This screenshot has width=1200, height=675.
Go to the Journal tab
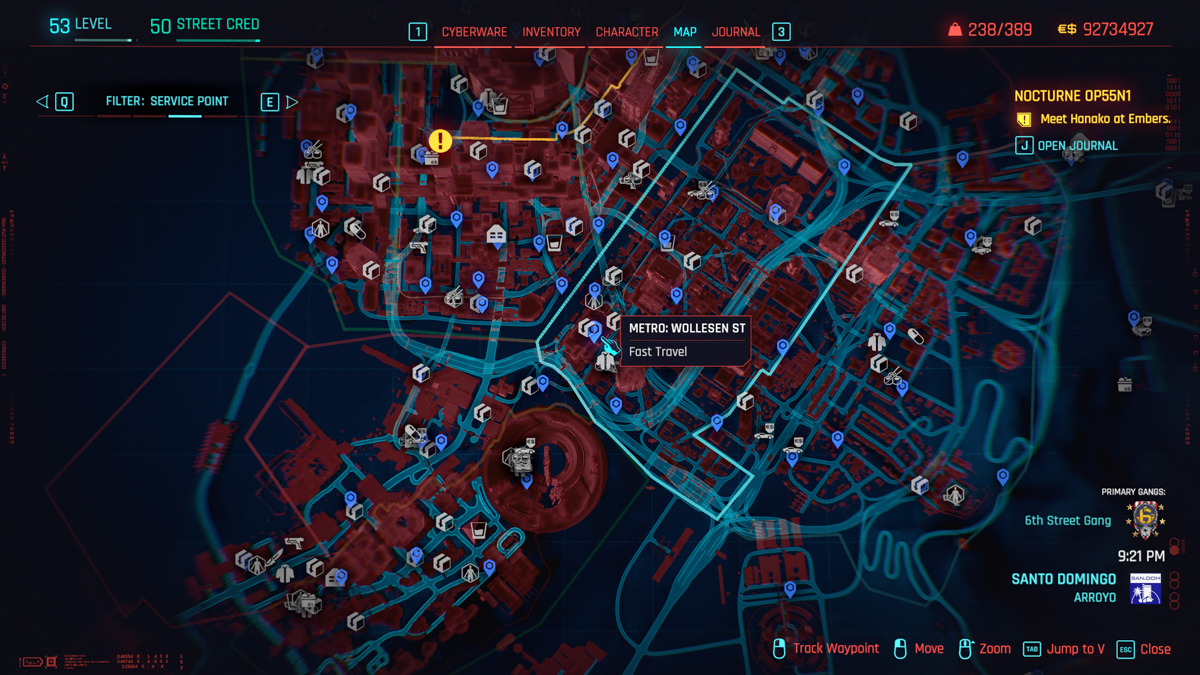click(x=736, y=32)
